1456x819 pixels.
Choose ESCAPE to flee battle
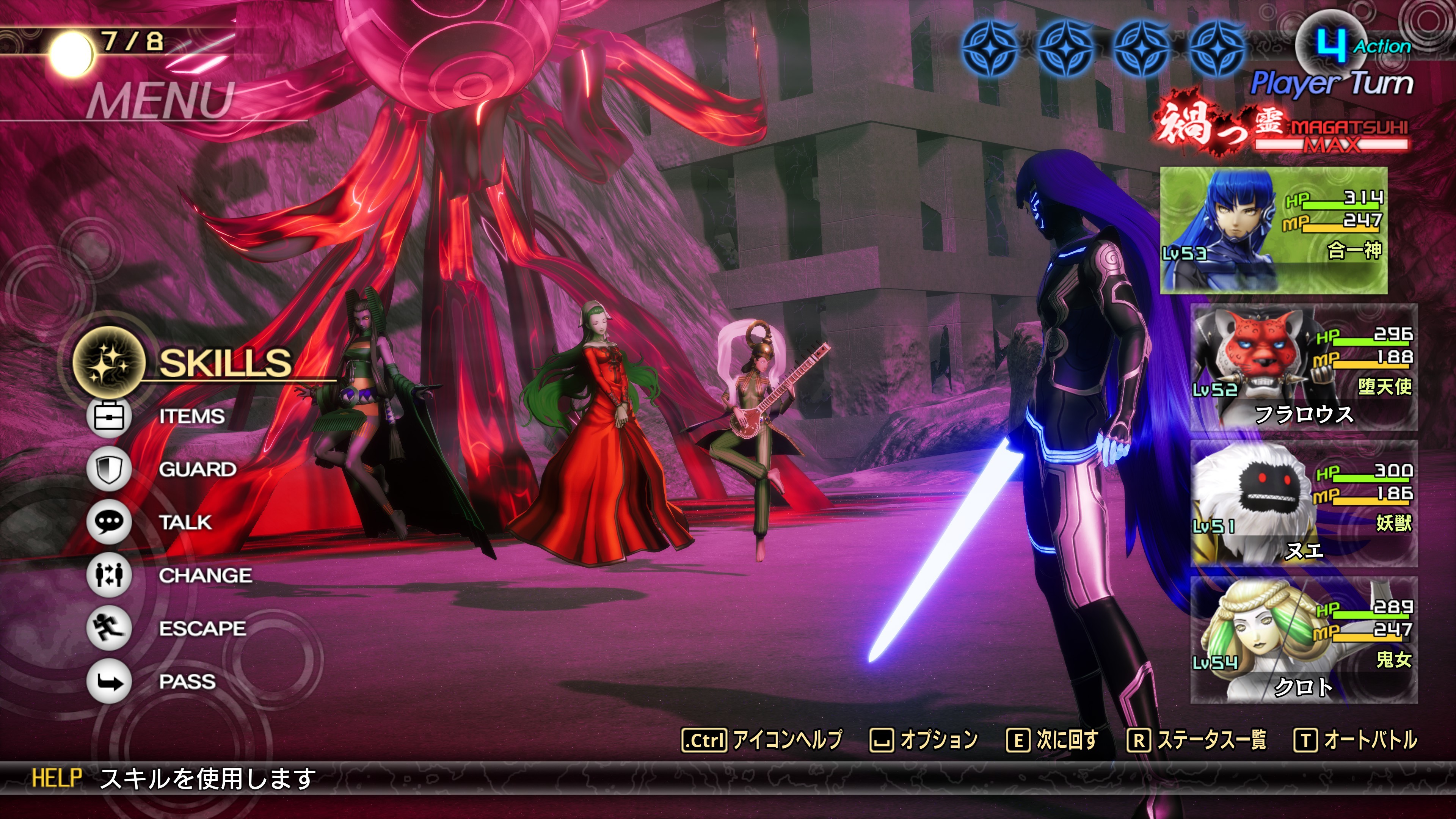(x=202, y=629)
